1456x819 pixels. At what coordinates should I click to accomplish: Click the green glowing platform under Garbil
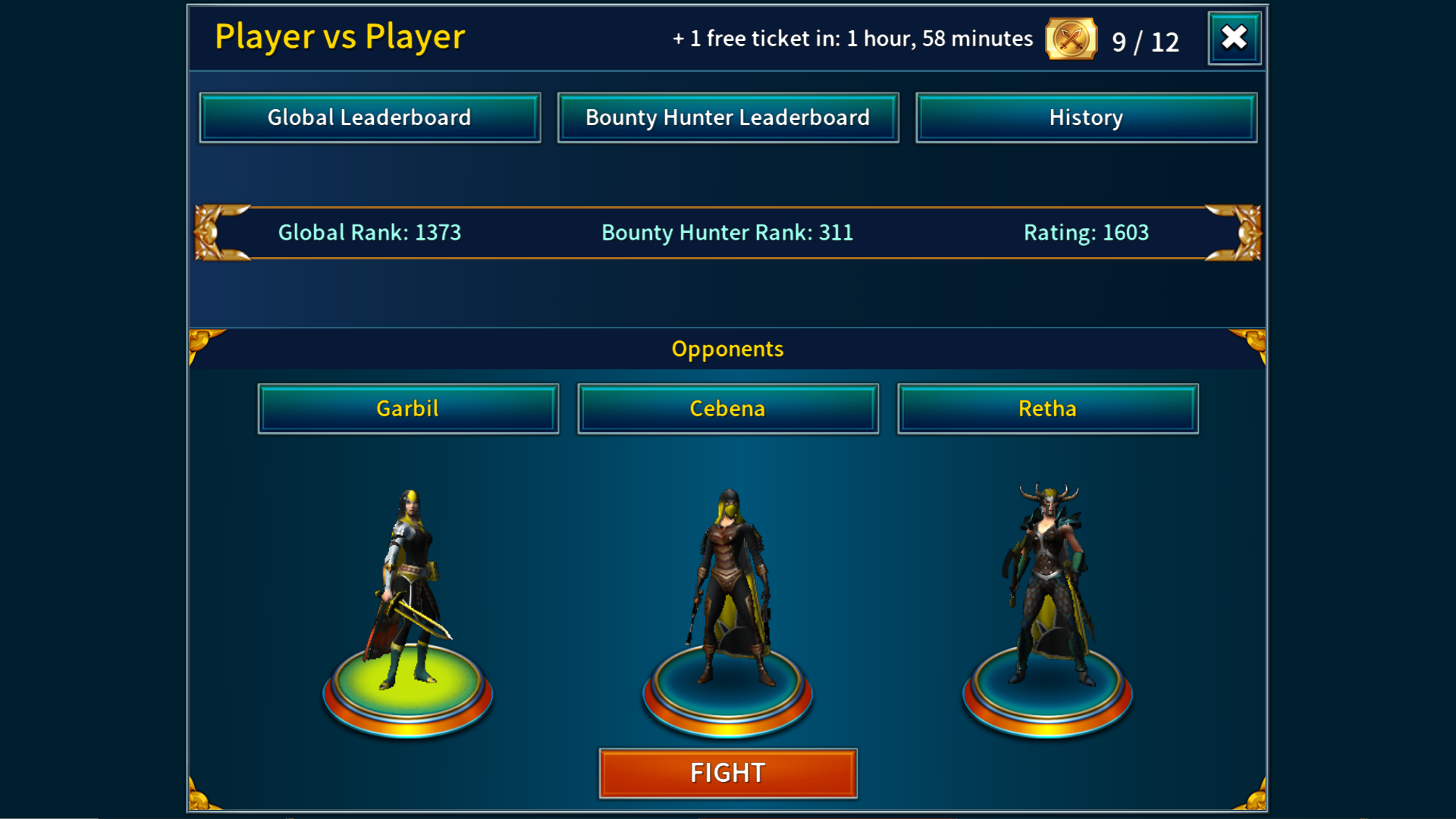tap(409, 694)
